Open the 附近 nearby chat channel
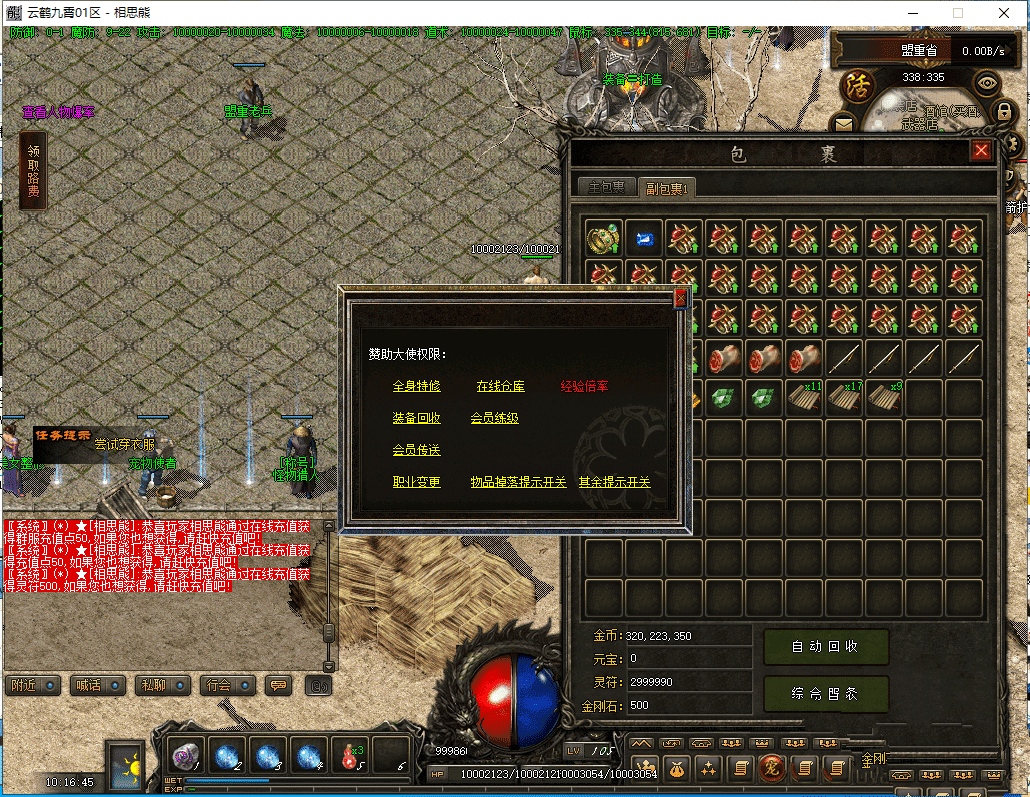 point(29,686)
